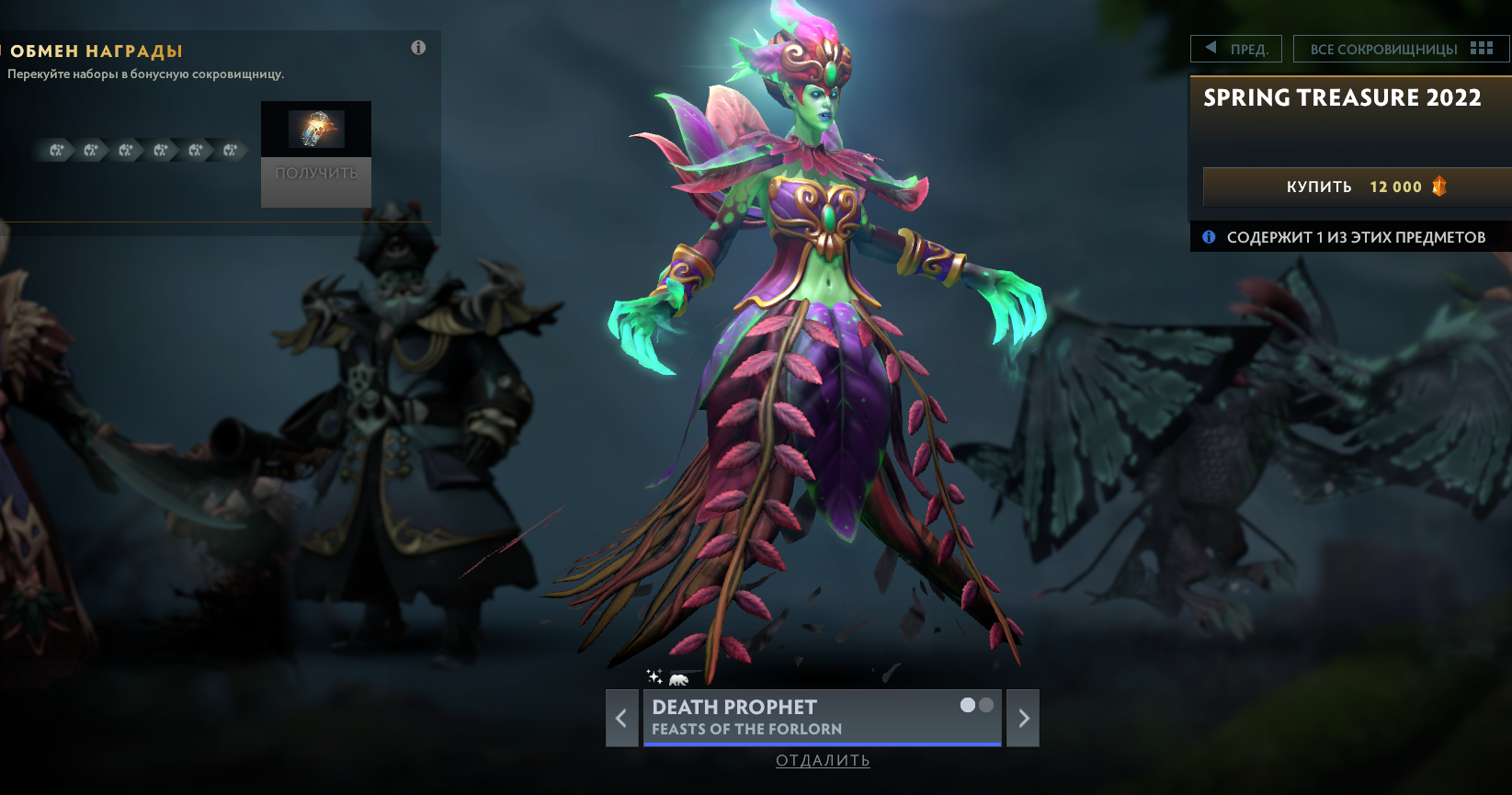Click the sparkles effect icon above item name

(654, 675)
